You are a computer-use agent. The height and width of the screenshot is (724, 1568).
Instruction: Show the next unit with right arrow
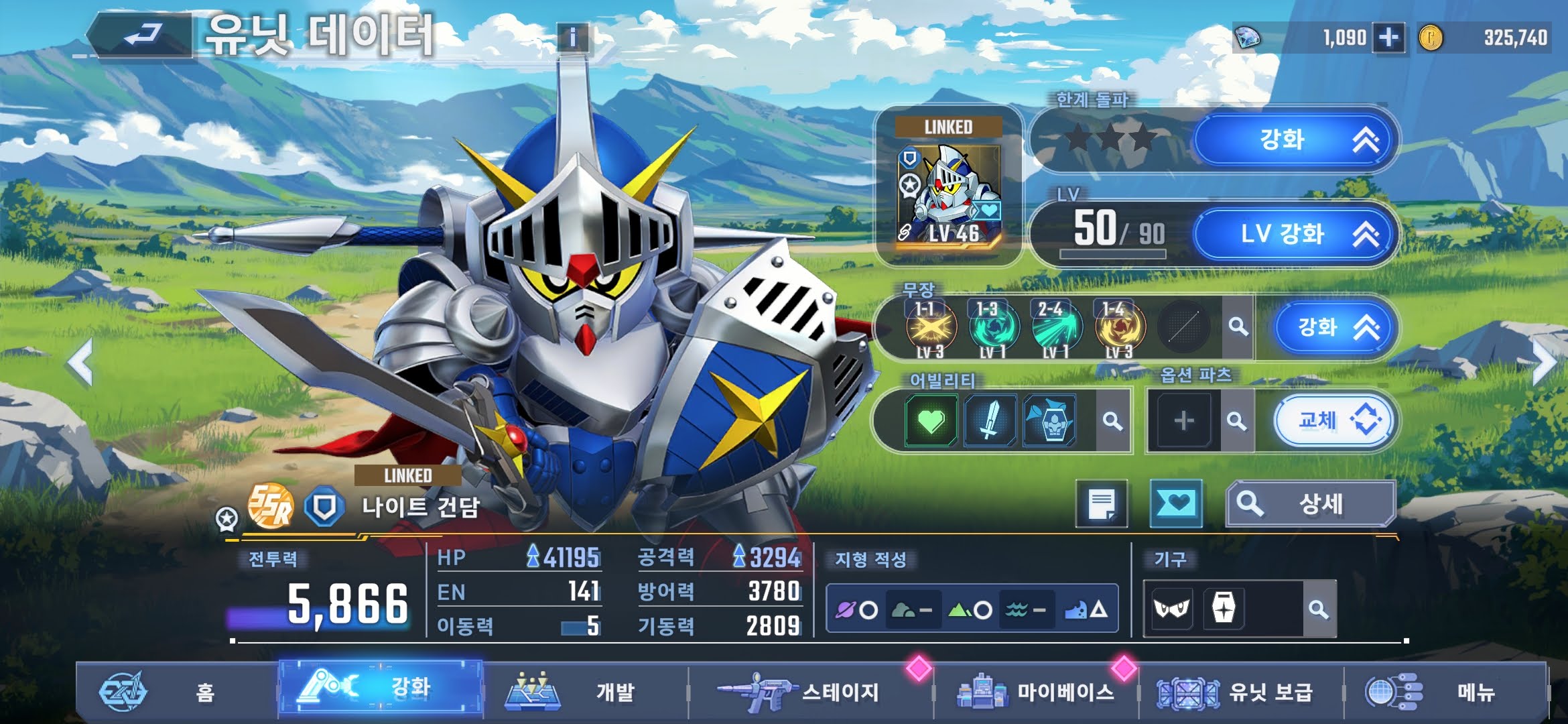[x=1544, y=363]
